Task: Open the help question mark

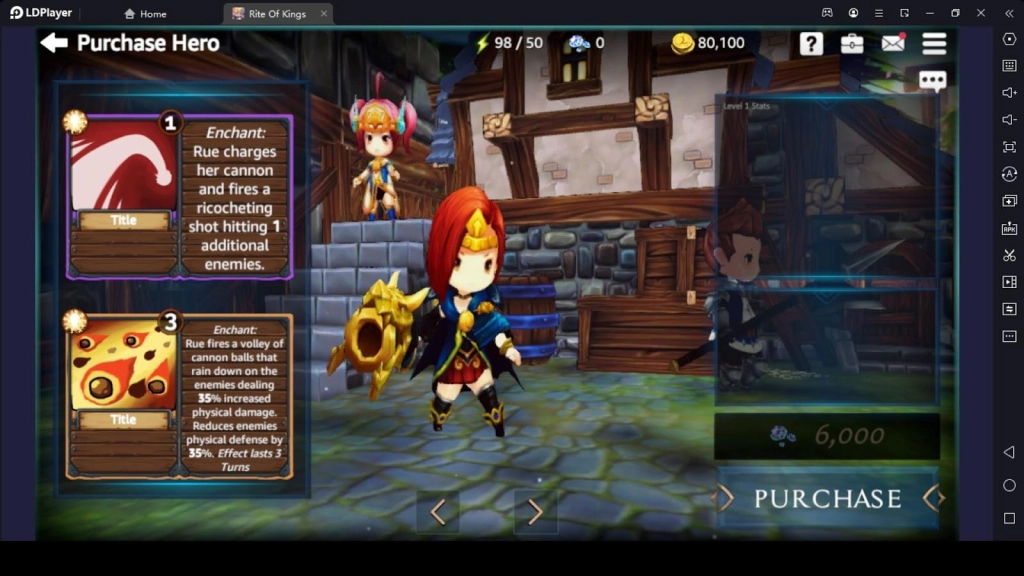Action: [x=811, y=43]
